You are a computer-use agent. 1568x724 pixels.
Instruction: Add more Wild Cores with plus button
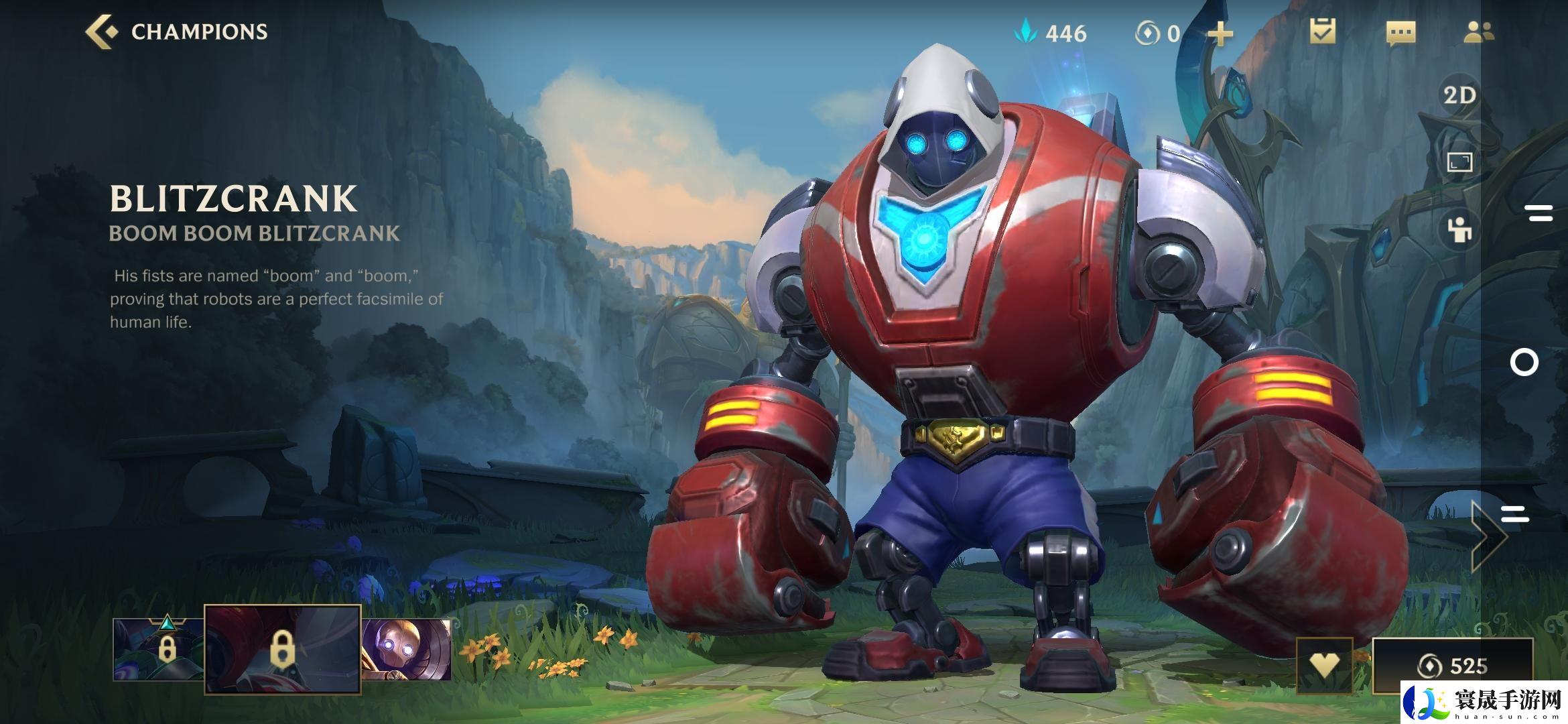(x=1220, y=34)
